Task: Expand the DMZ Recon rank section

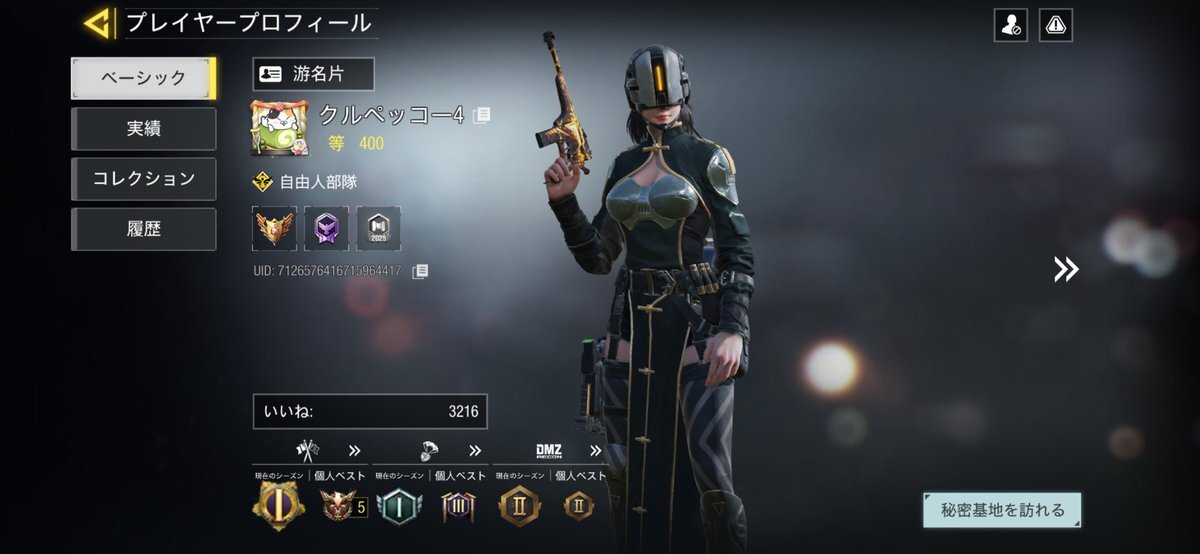Action: click(596, 450)
